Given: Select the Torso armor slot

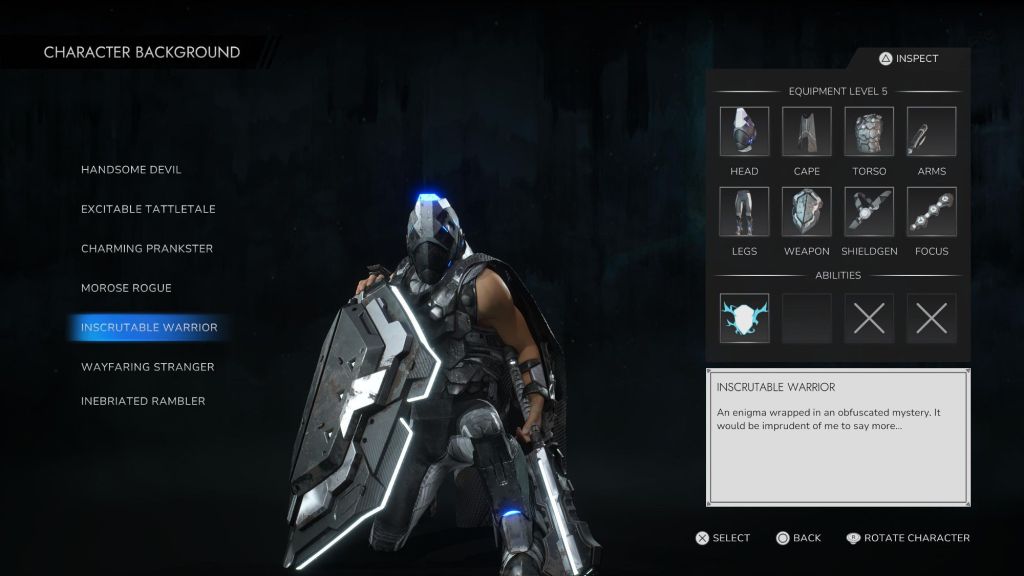Looking at the screenshot, I should click(869, 132).
